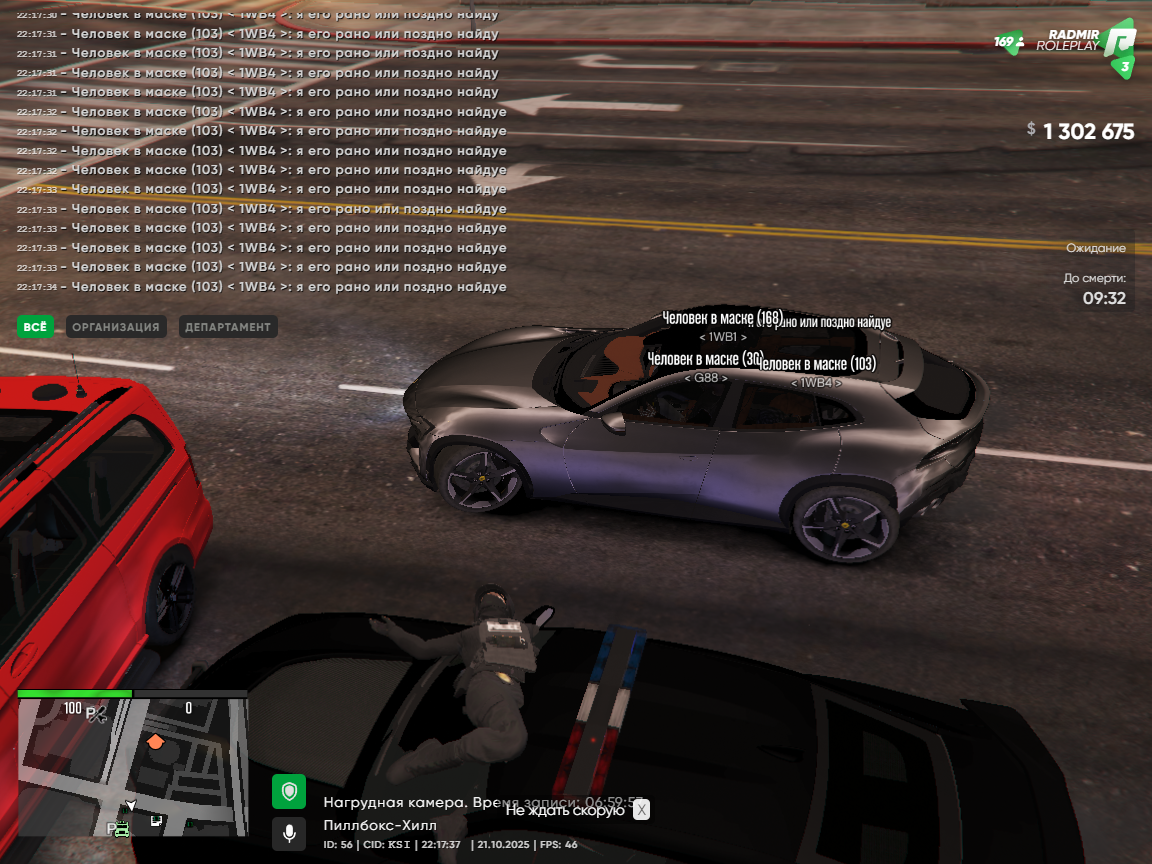Screen dimensions: 1152x864
Task: Select the ДЕПАРТАМЕНТ chat tab
Action: pyautogui.click(x=228, y=327)
